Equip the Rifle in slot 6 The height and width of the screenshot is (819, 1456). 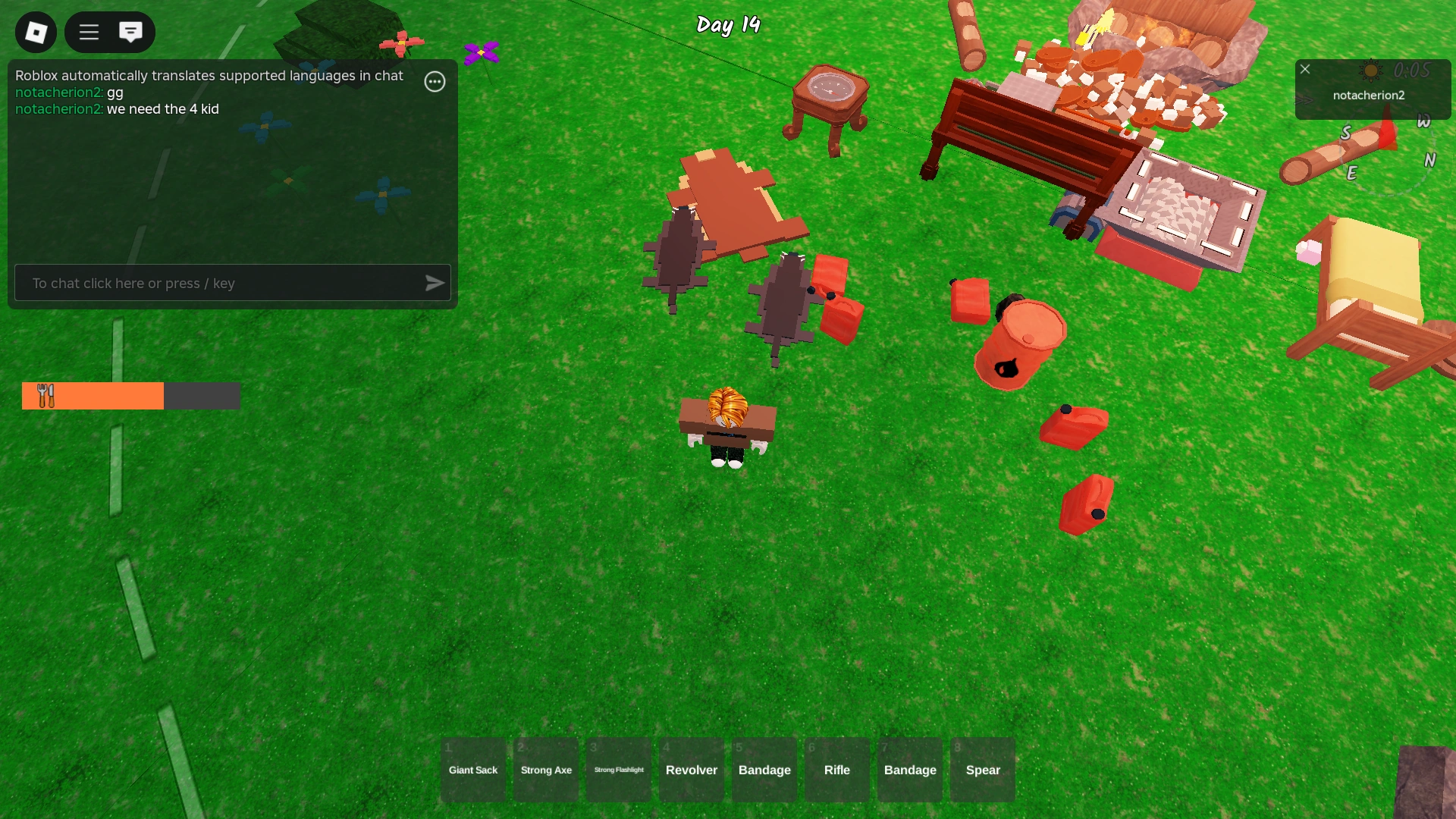pos(836,770)
